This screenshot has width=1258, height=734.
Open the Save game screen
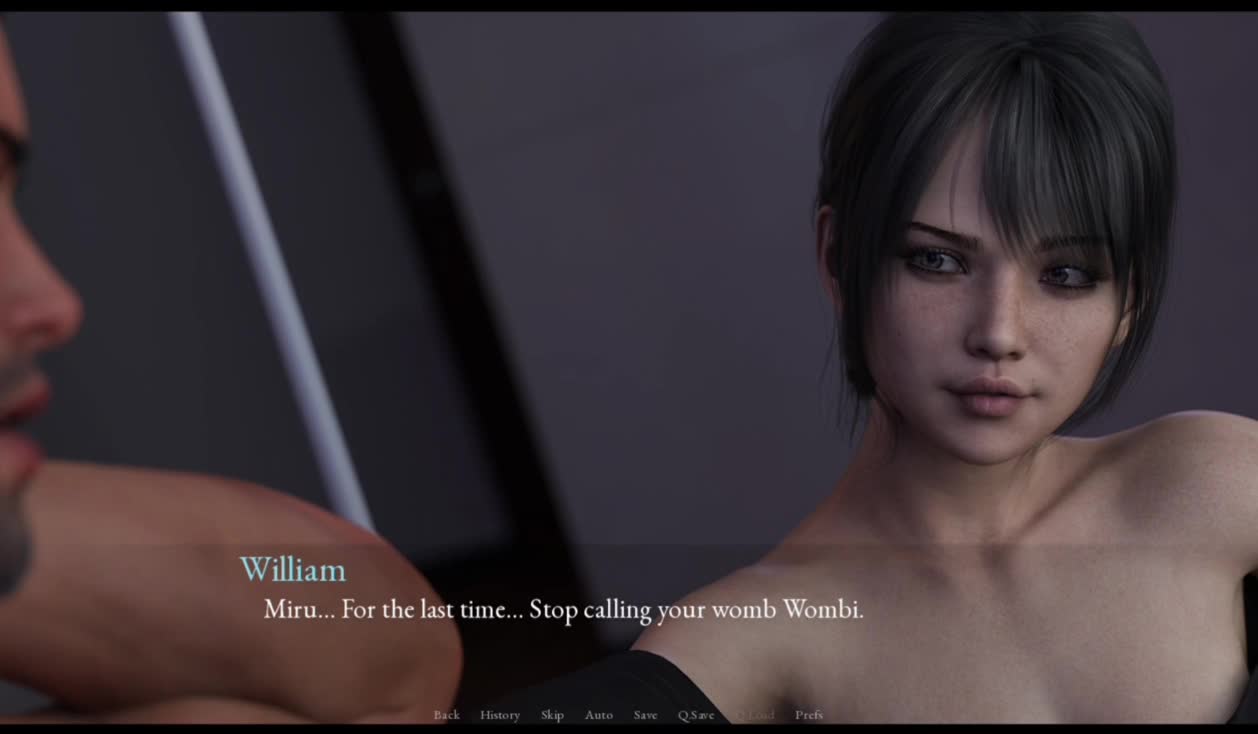(x=645, y=715)
